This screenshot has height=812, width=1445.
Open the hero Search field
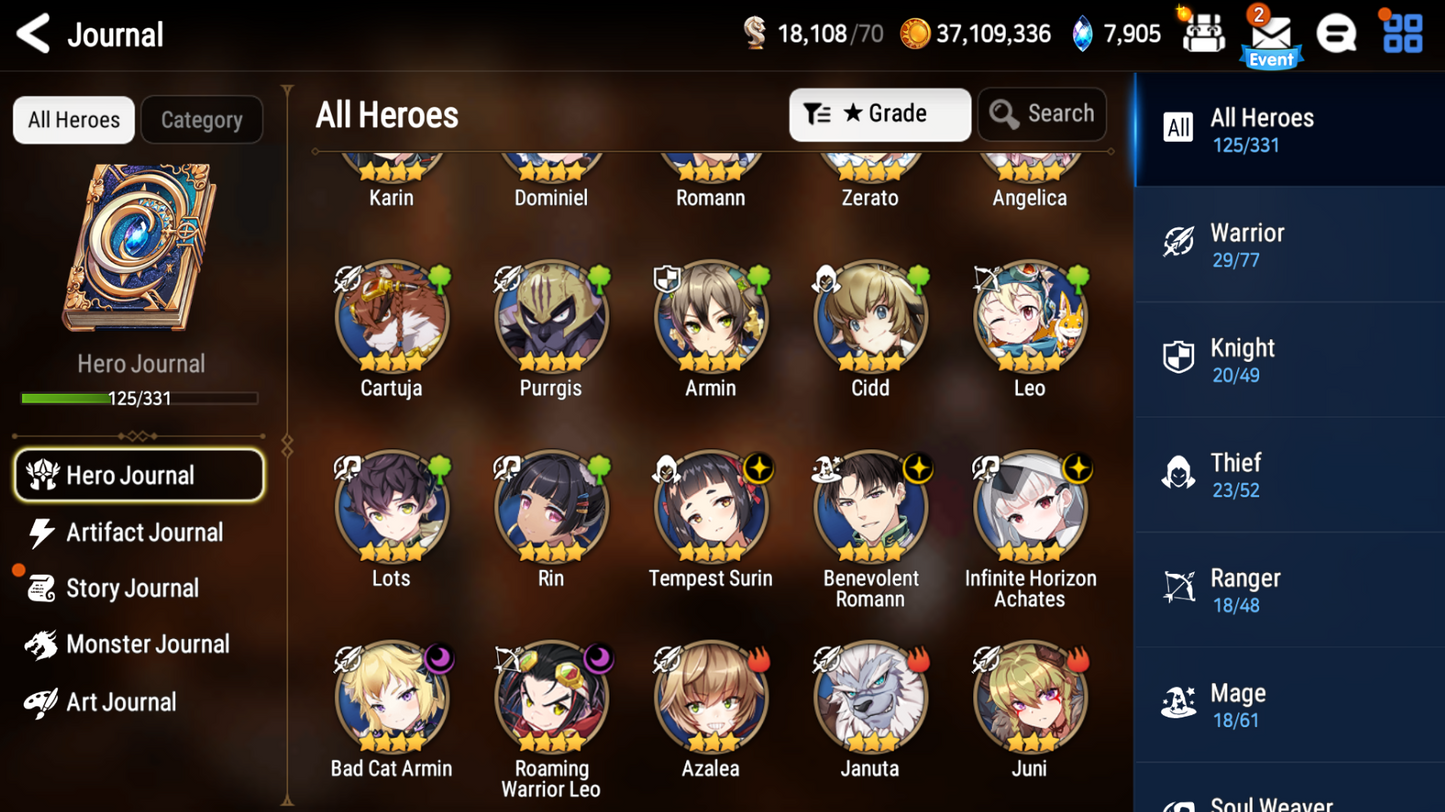[x=1041, y=113]
